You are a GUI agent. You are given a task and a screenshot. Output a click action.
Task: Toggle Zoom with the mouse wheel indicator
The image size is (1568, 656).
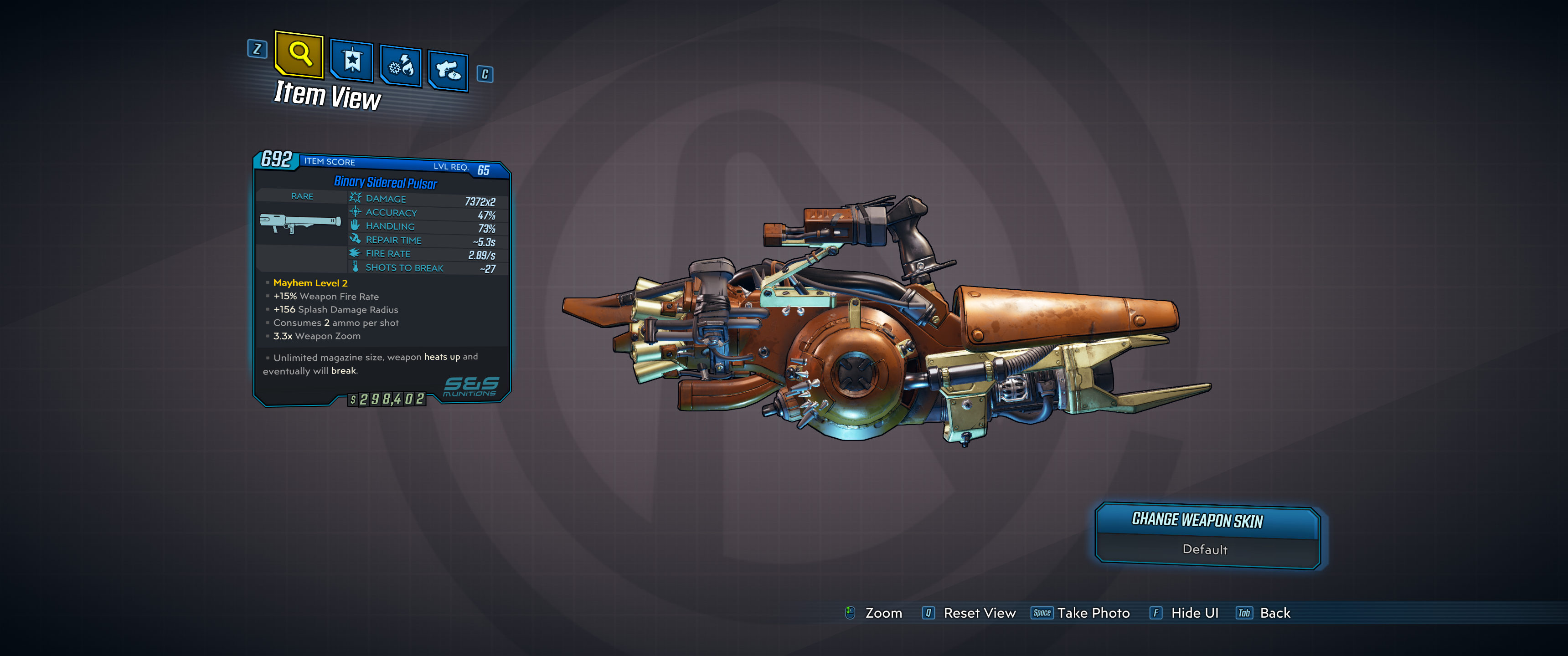(x=873, y=613)
